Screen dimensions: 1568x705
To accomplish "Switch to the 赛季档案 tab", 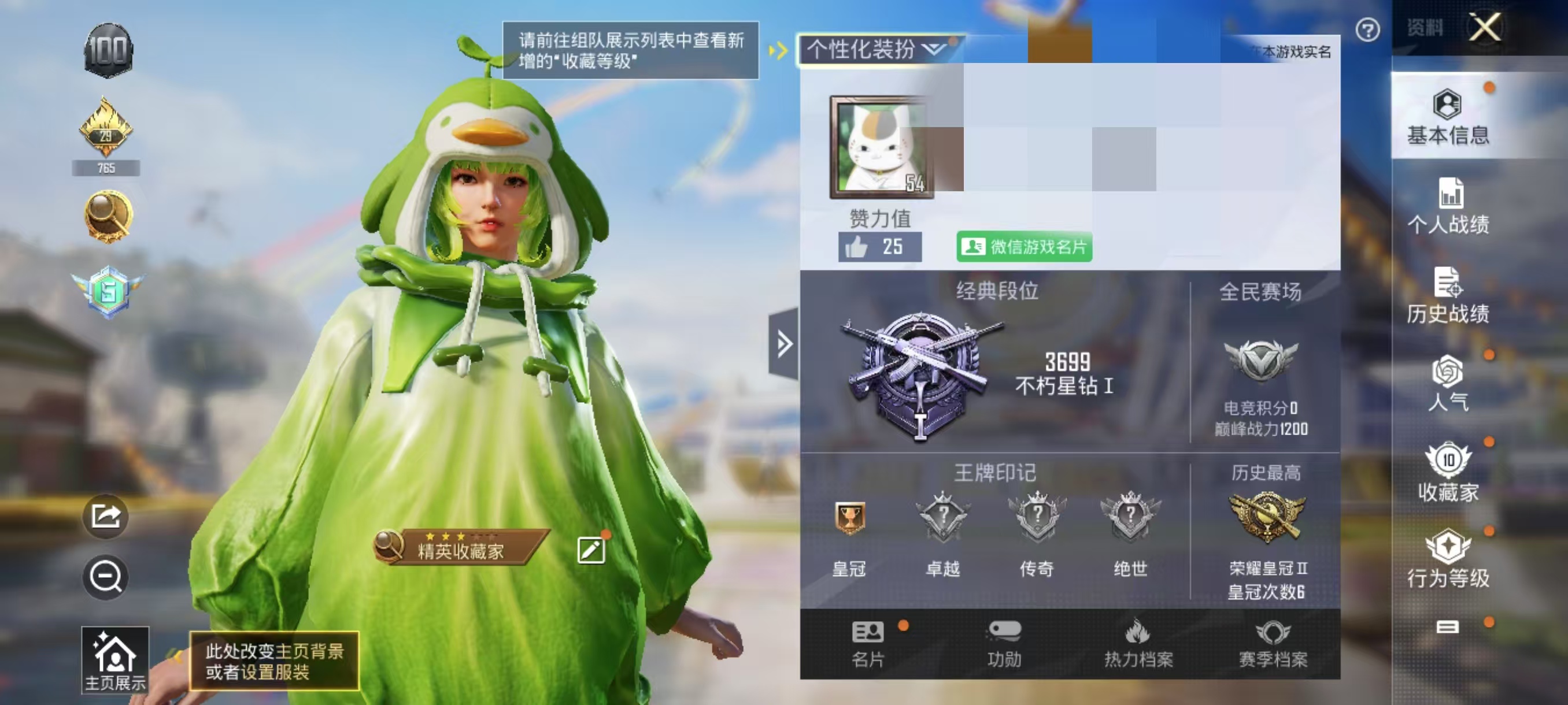I will click(x=1275, y=645).
